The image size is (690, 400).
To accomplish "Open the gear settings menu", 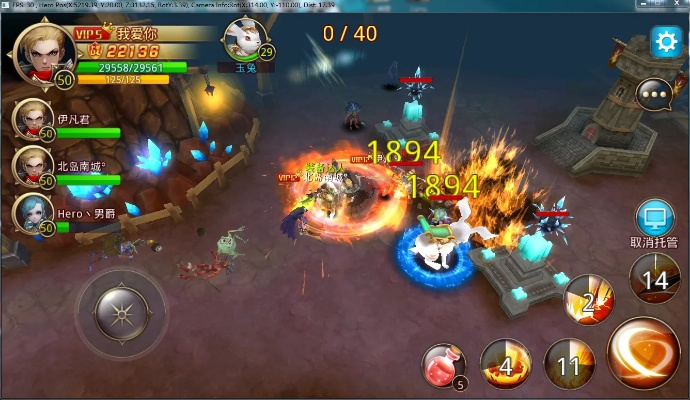I will coord(665,42).
